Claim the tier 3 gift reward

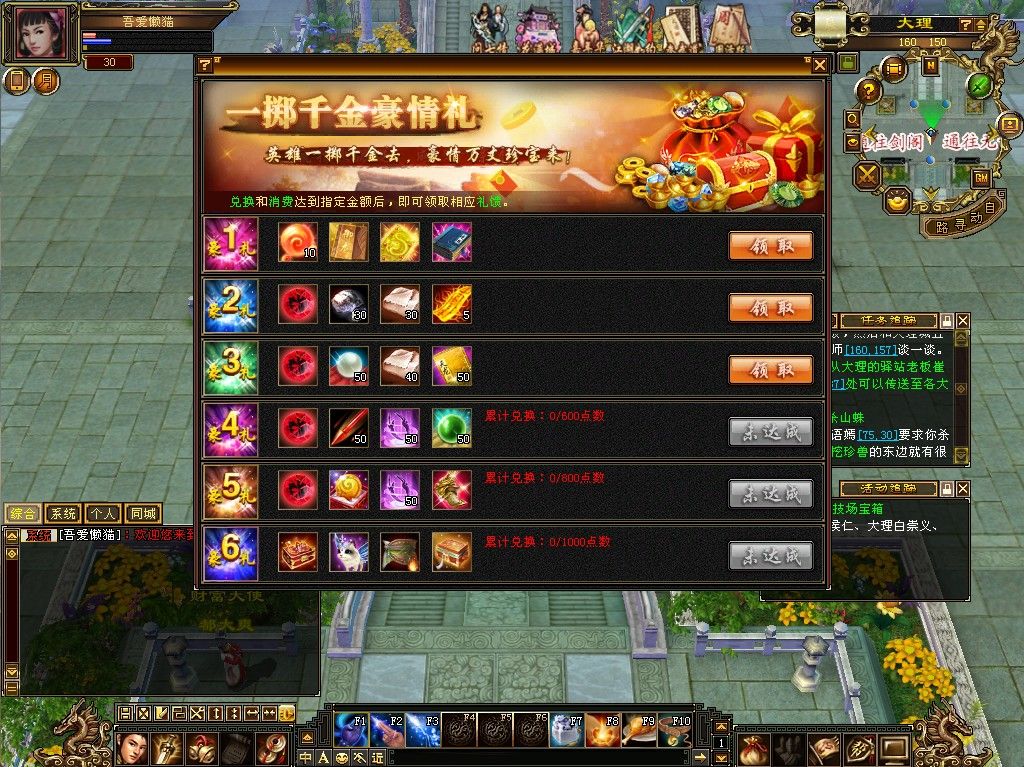click(770, 370)
